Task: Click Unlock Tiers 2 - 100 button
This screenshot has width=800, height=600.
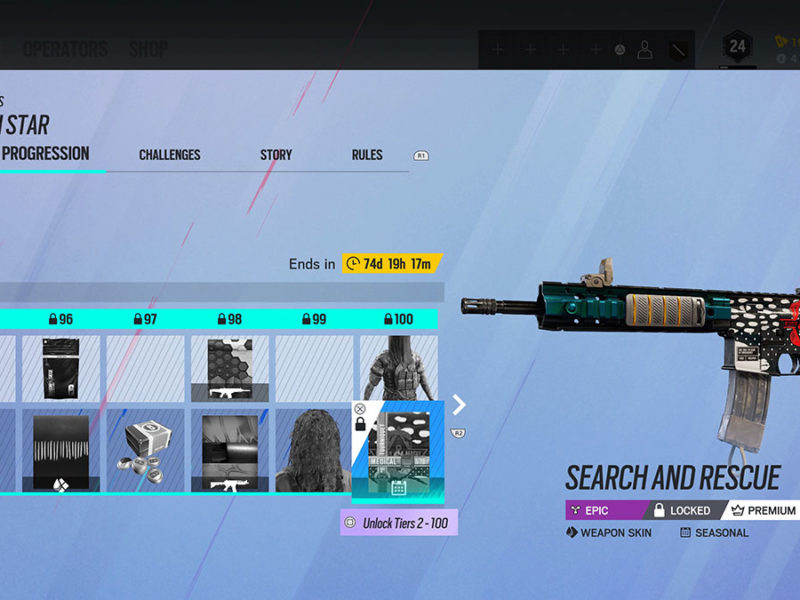Action: [399, 523]
